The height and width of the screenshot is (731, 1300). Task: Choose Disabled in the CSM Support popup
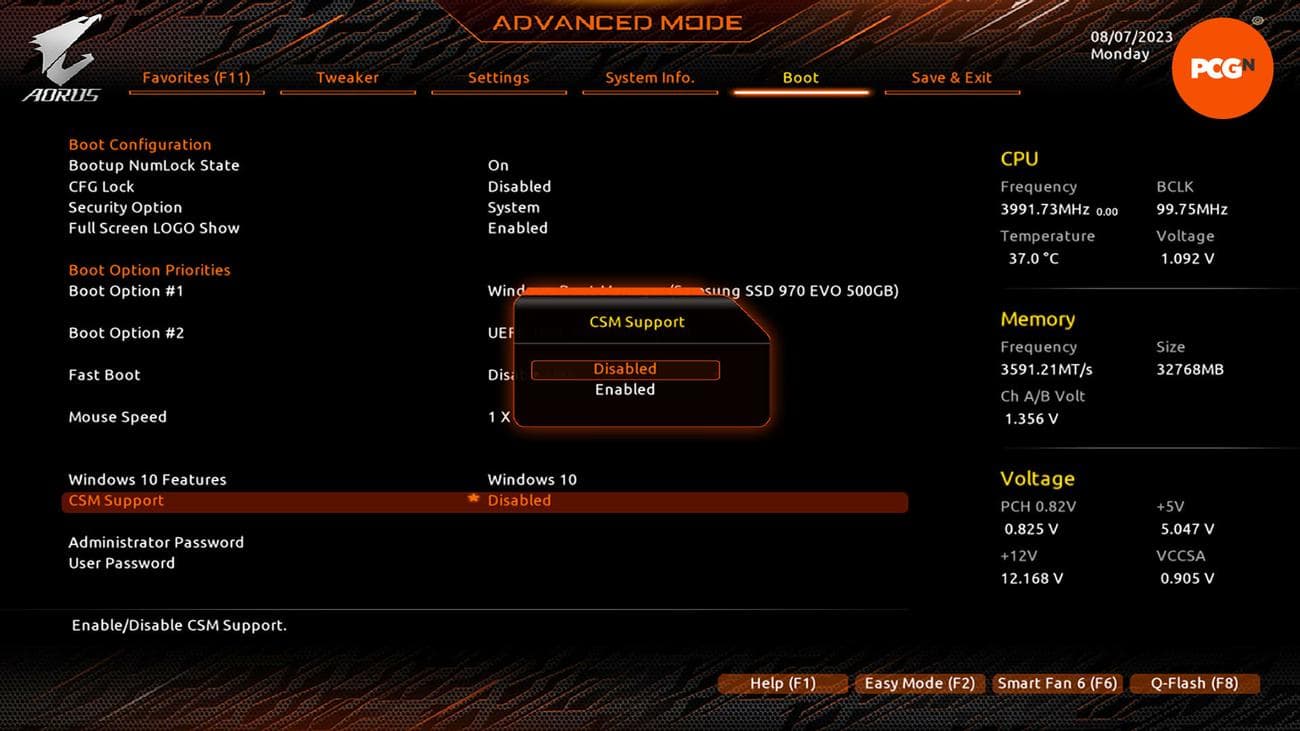click(625, 369)
